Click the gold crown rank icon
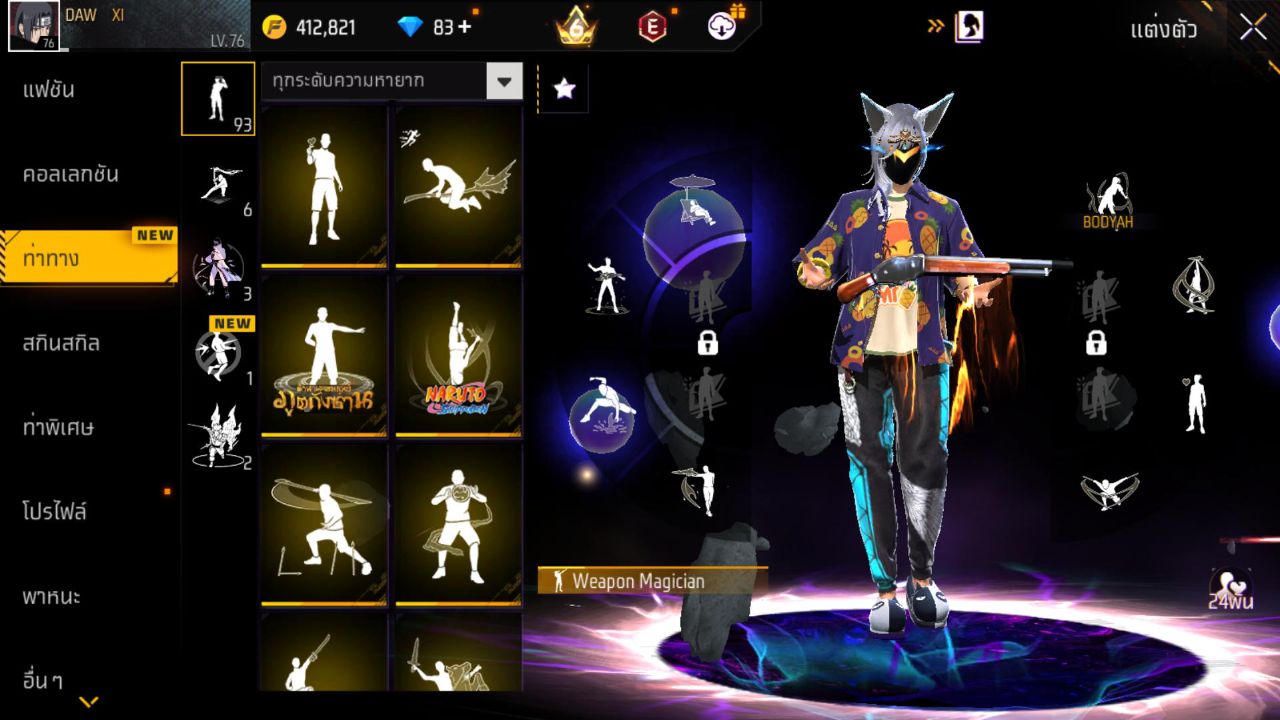The image size is (1280, 720). click(577, 27)
